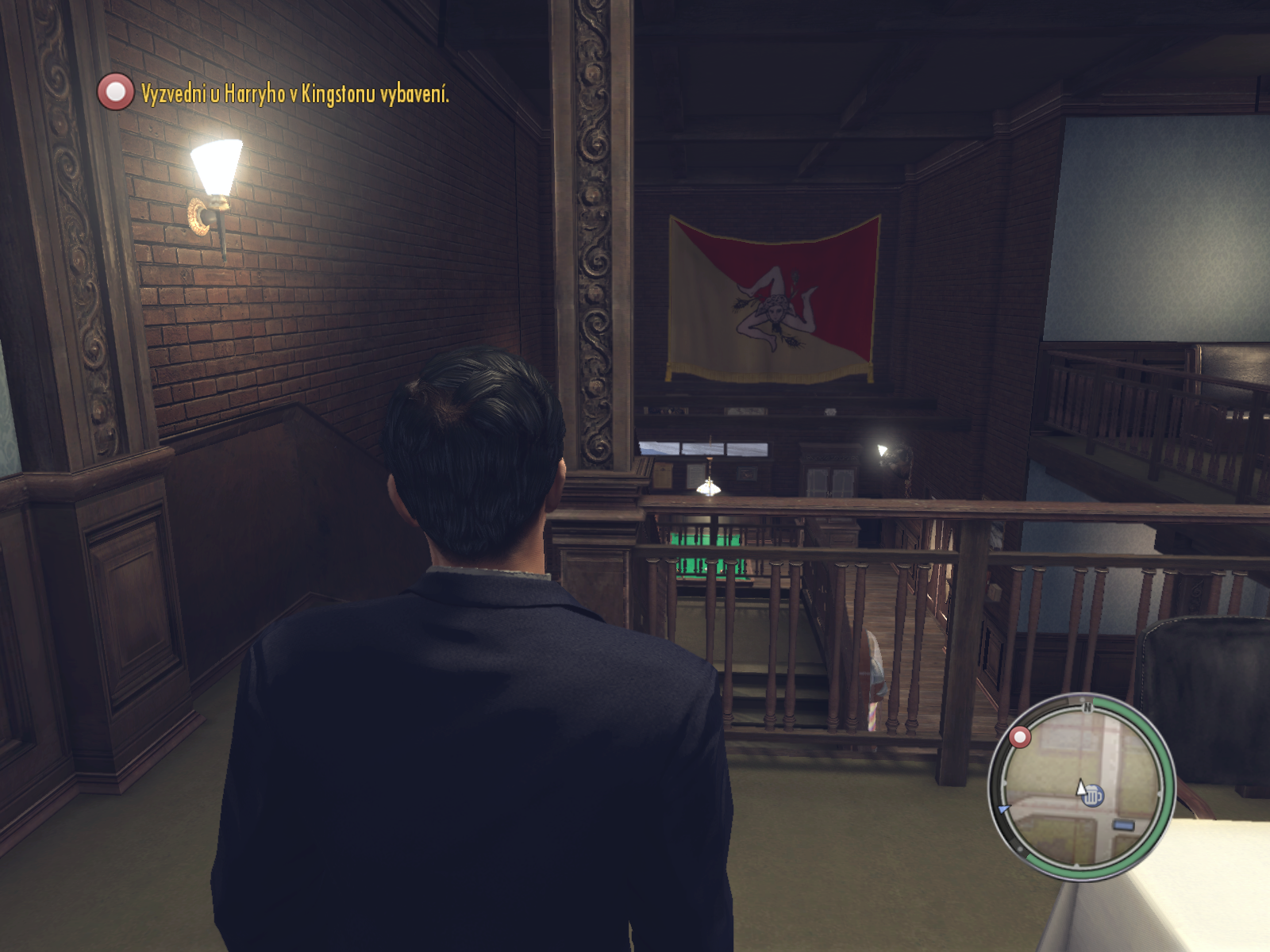Select the objective text about Harry in Kingston
The height and width of the screenshot is (952, 1270).
click(x=294, y=94)
